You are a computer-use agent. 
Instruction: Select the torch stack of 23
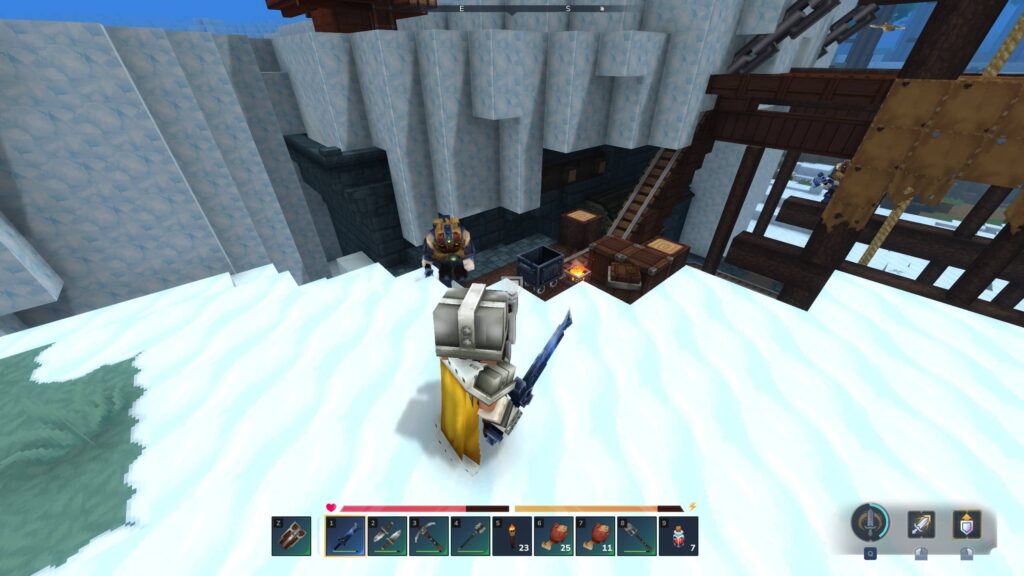510,536
